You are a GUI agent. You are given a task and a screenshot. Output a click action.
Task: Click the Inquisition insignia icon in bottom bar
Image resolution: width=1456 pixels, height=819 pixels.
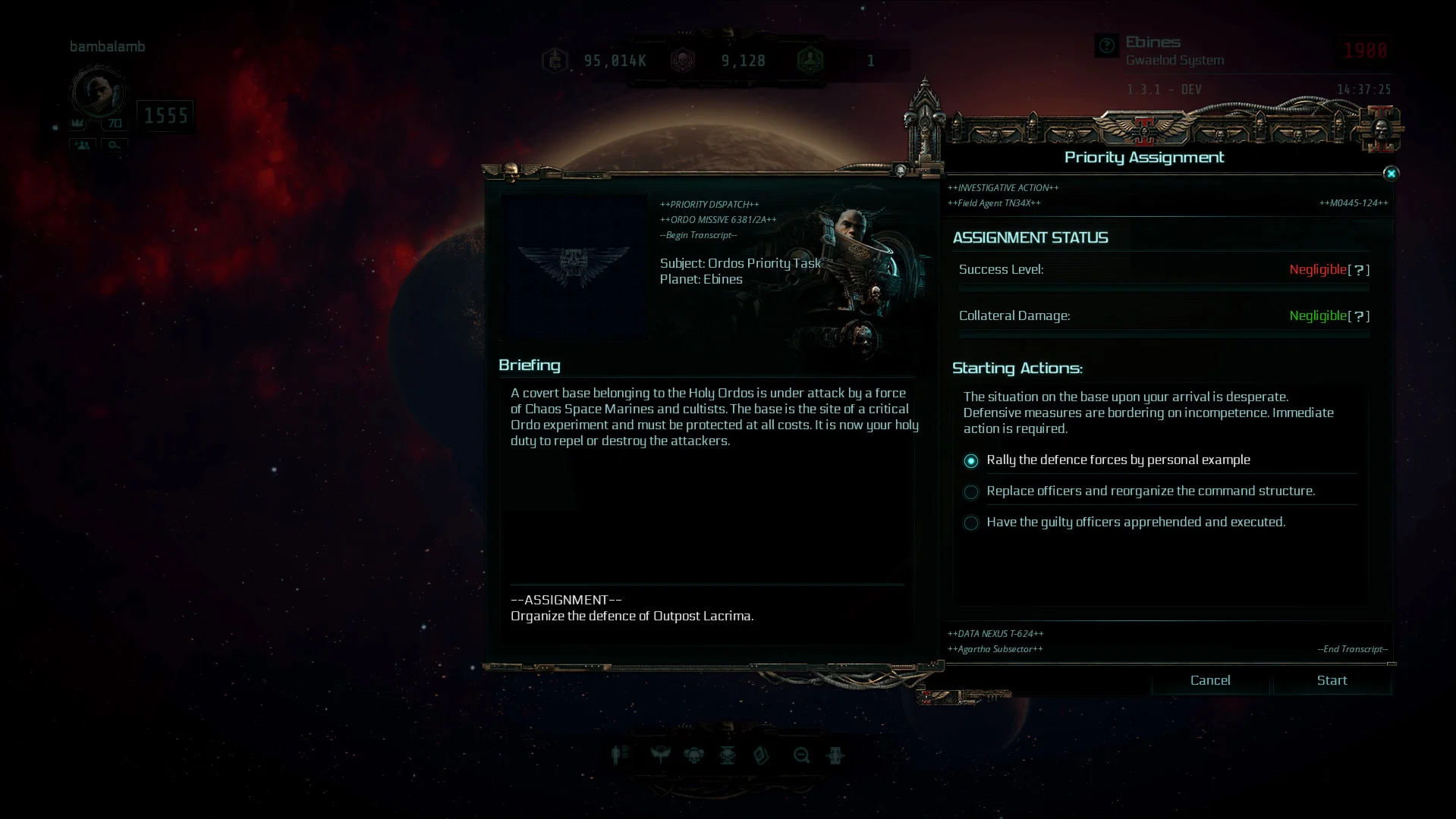[835, 755]
